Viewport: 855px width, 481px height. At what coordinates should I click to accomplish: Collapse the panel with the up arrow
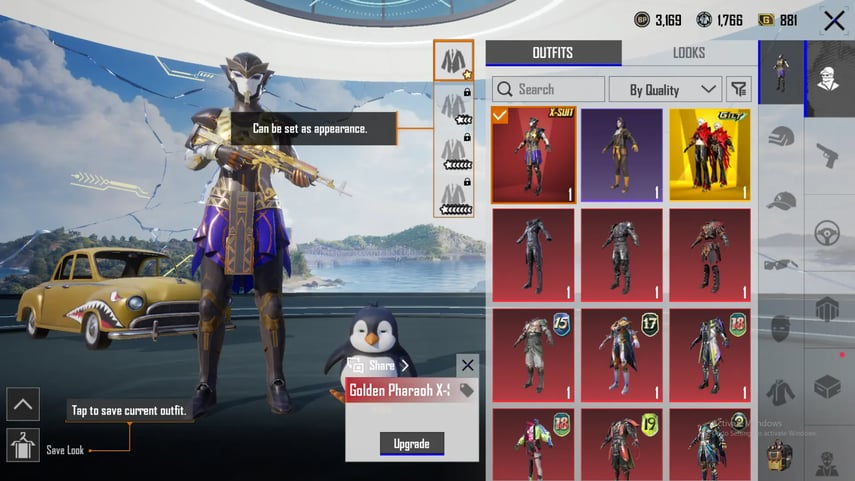point(22,404)
